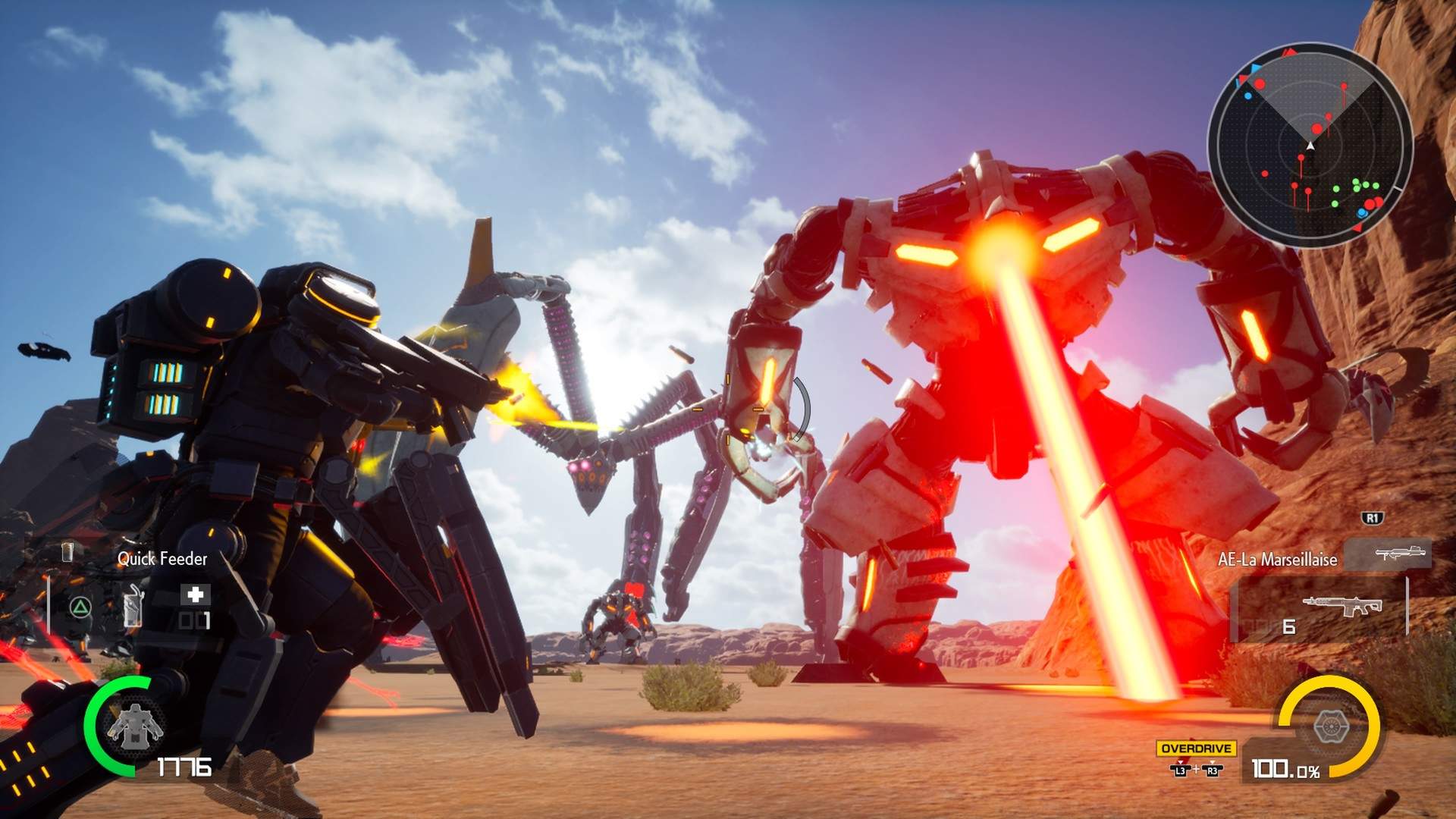Activate the OVERDRIVE toggle

[1196, 748]
